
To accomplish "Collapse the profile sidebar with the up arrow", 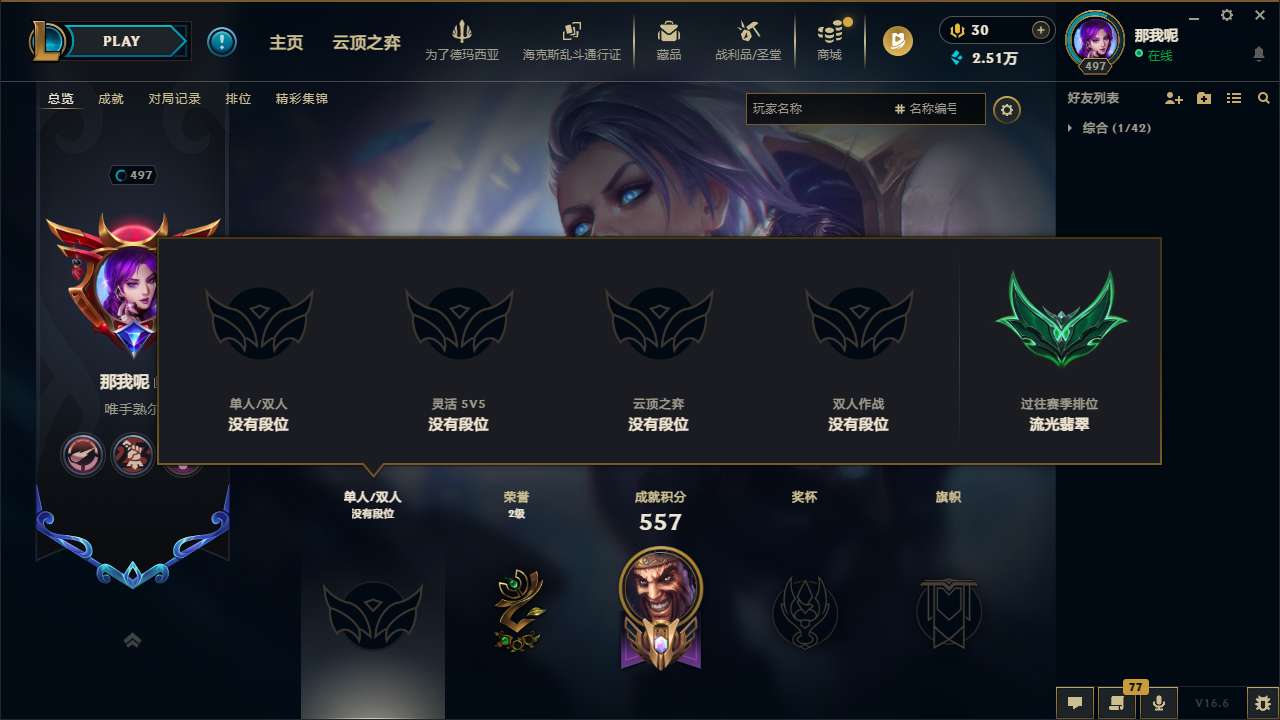I will point(132,640).
